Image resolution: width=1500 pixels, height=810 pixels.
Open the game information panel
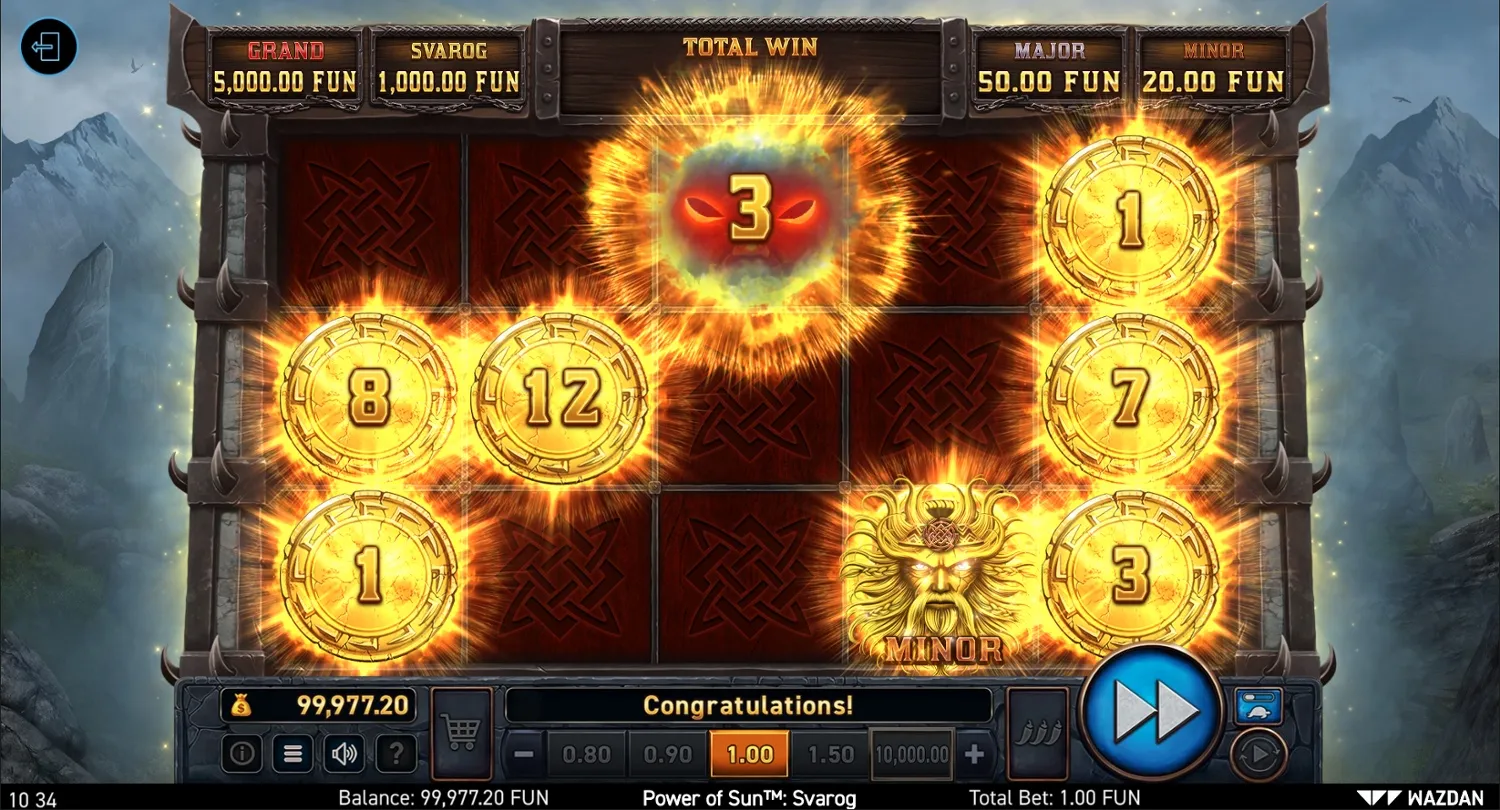tap(240, 754)
